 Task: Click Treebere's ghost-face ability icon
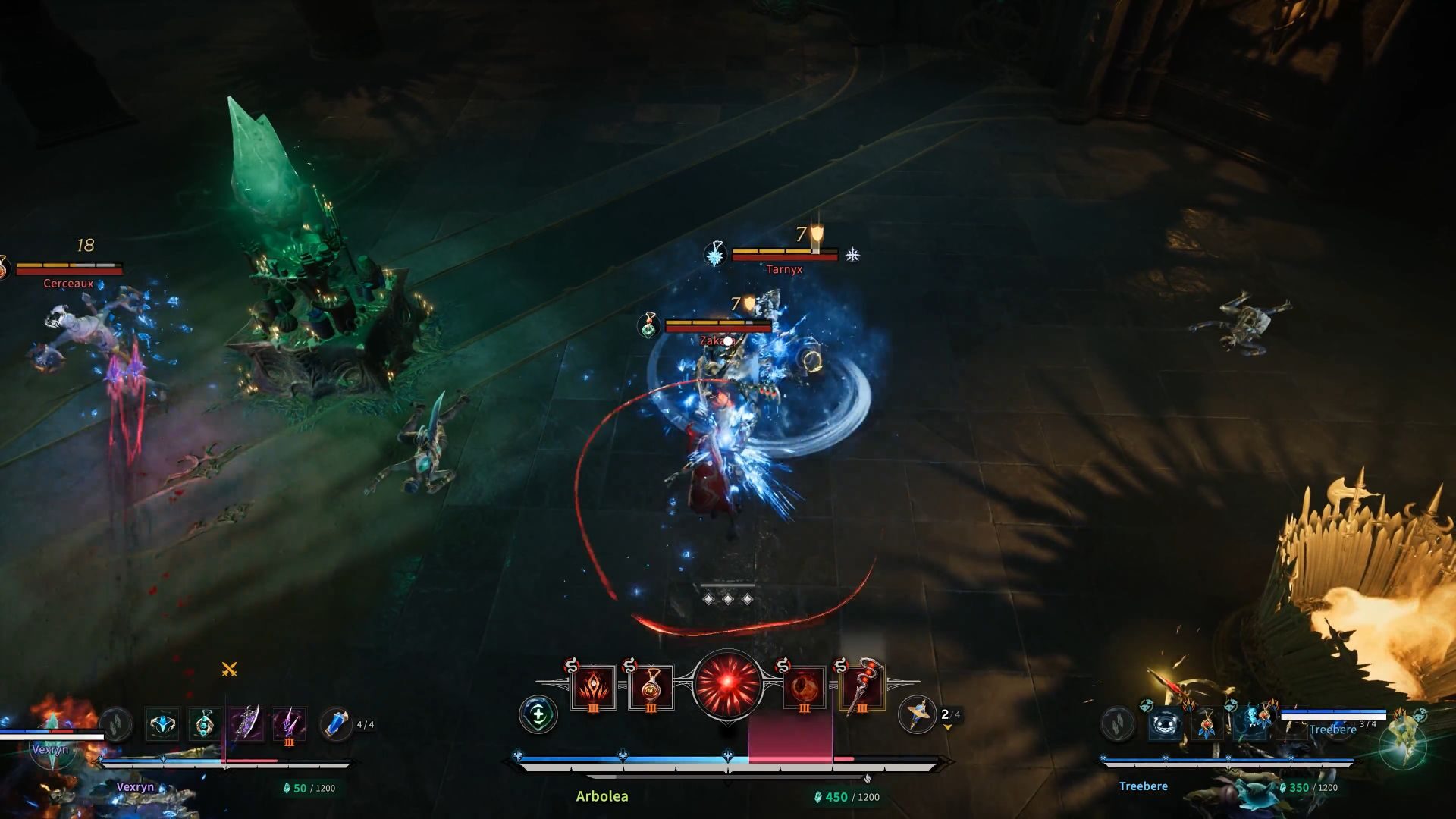(x=1165, y=723)
